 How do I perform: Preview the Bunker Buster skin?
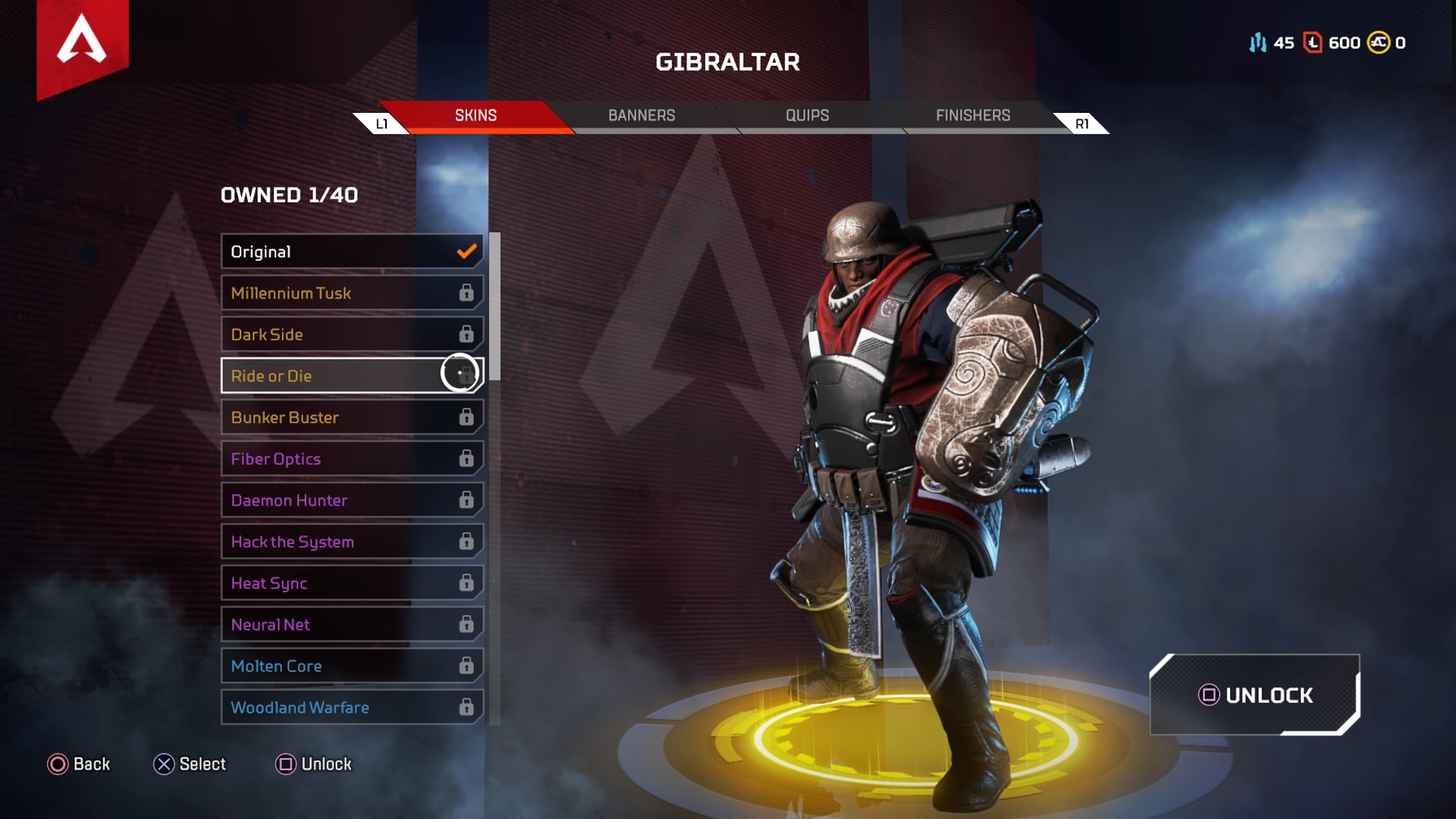[x=352, y=417]
